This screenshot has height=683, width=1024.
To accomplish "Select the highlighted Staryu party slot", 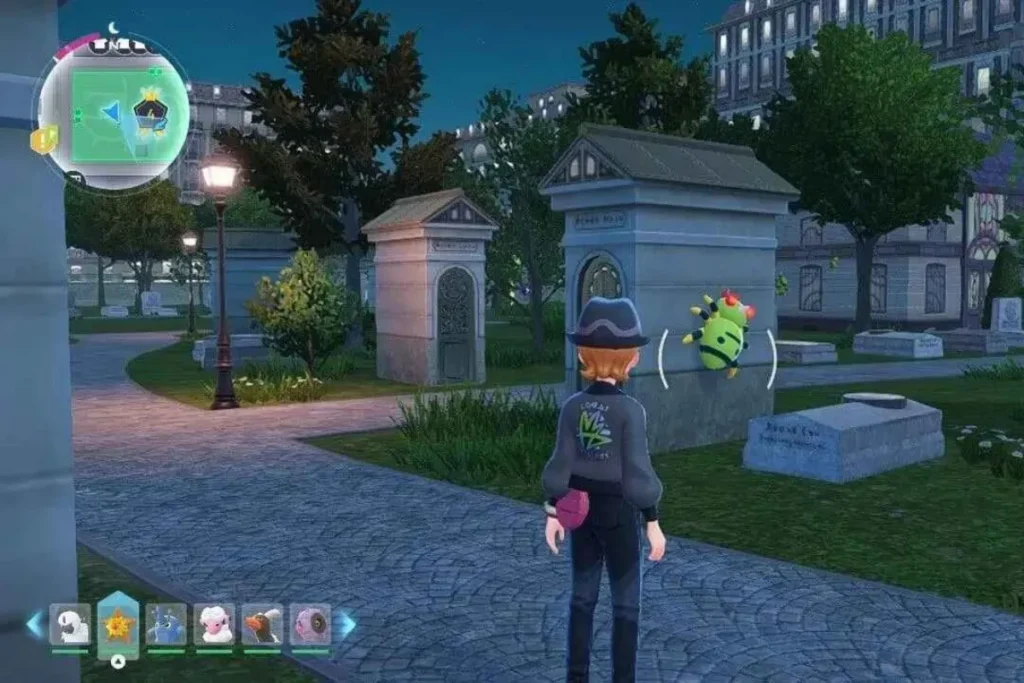I will 118,626.
